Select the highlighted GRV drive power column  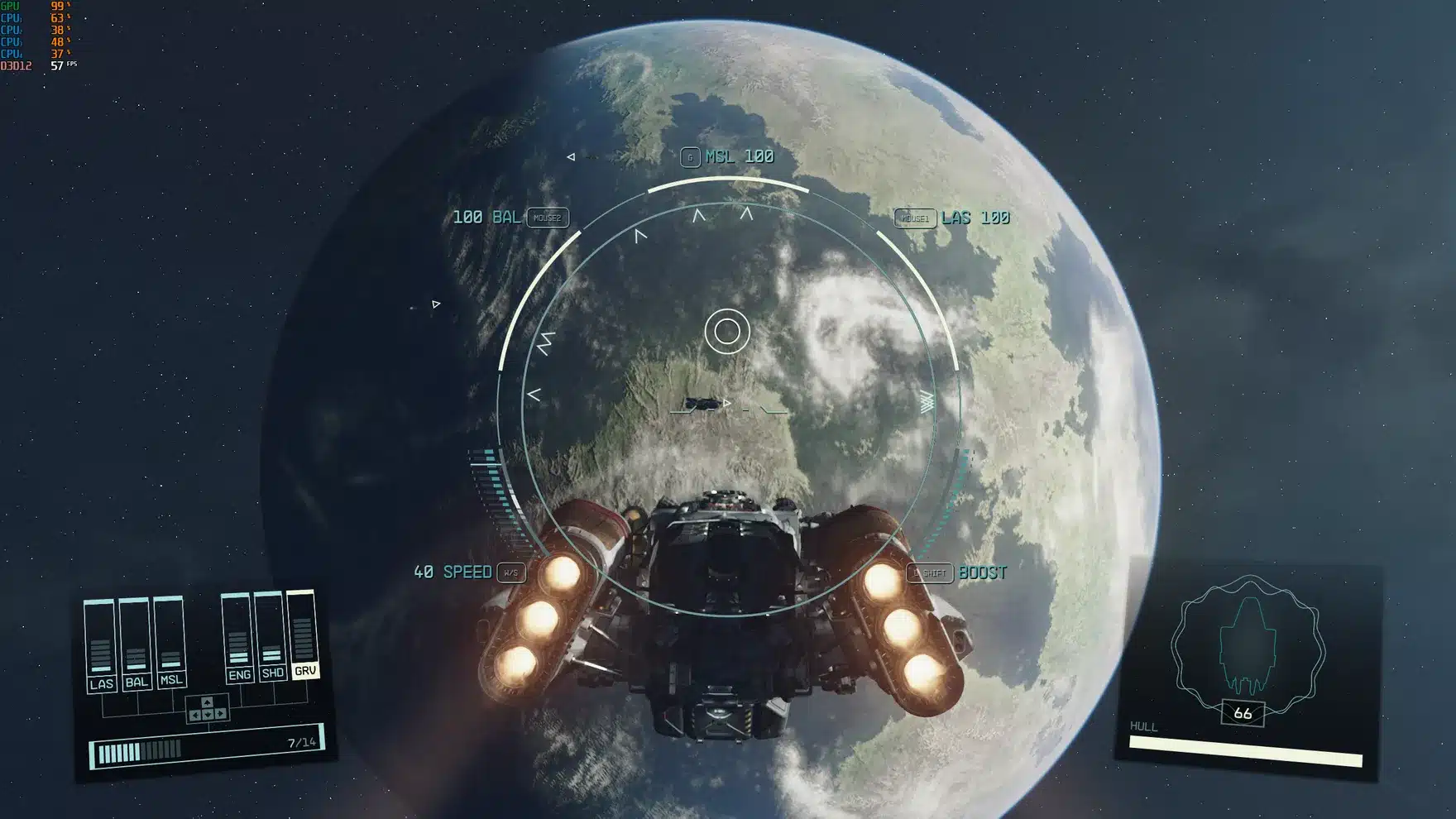pos(306,672)
